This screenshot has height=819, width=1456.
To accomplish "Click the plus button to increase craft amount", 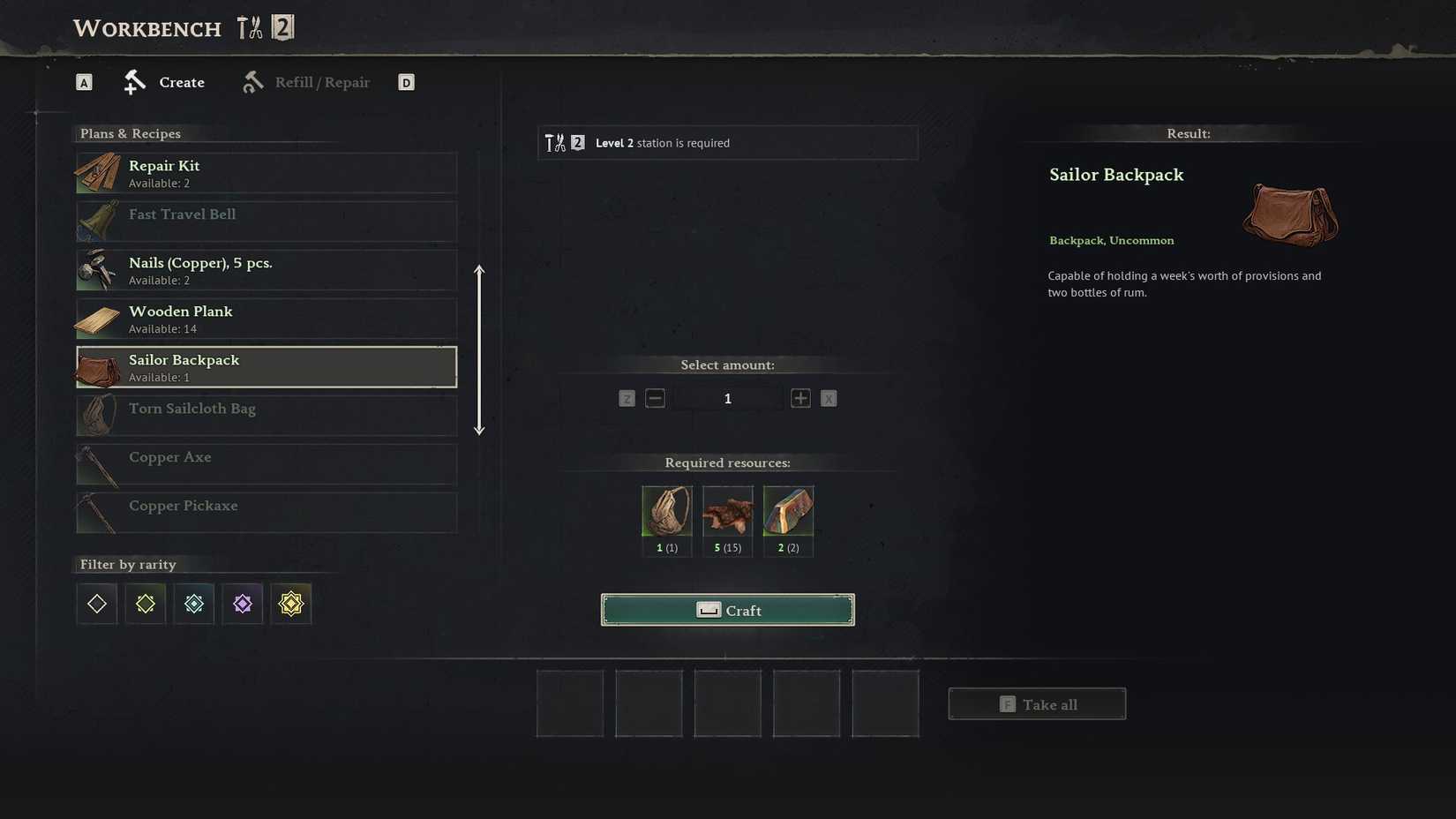I will click(x=800, y=398).
